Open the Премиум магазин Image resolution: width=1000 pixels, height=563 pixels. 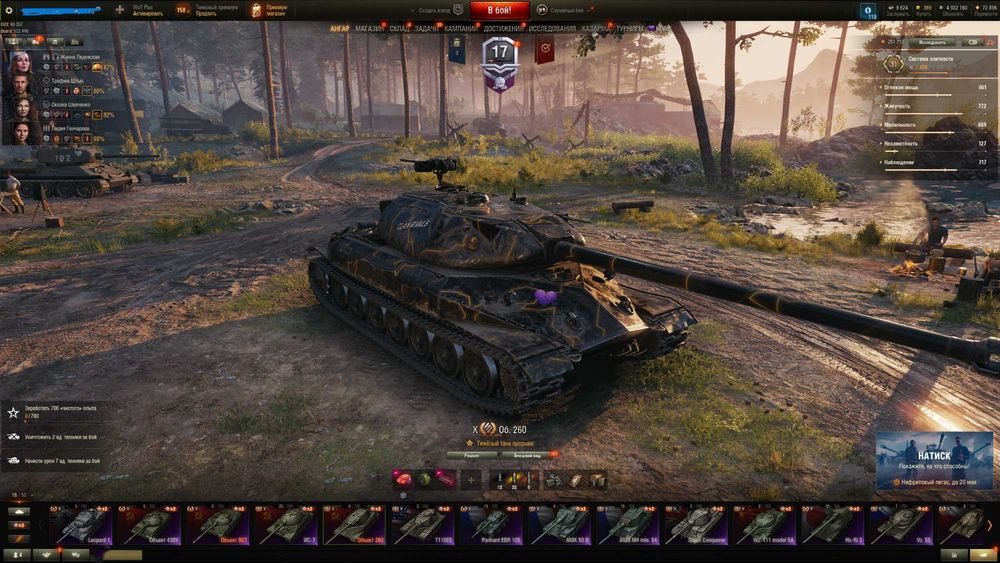coord(268,10)
